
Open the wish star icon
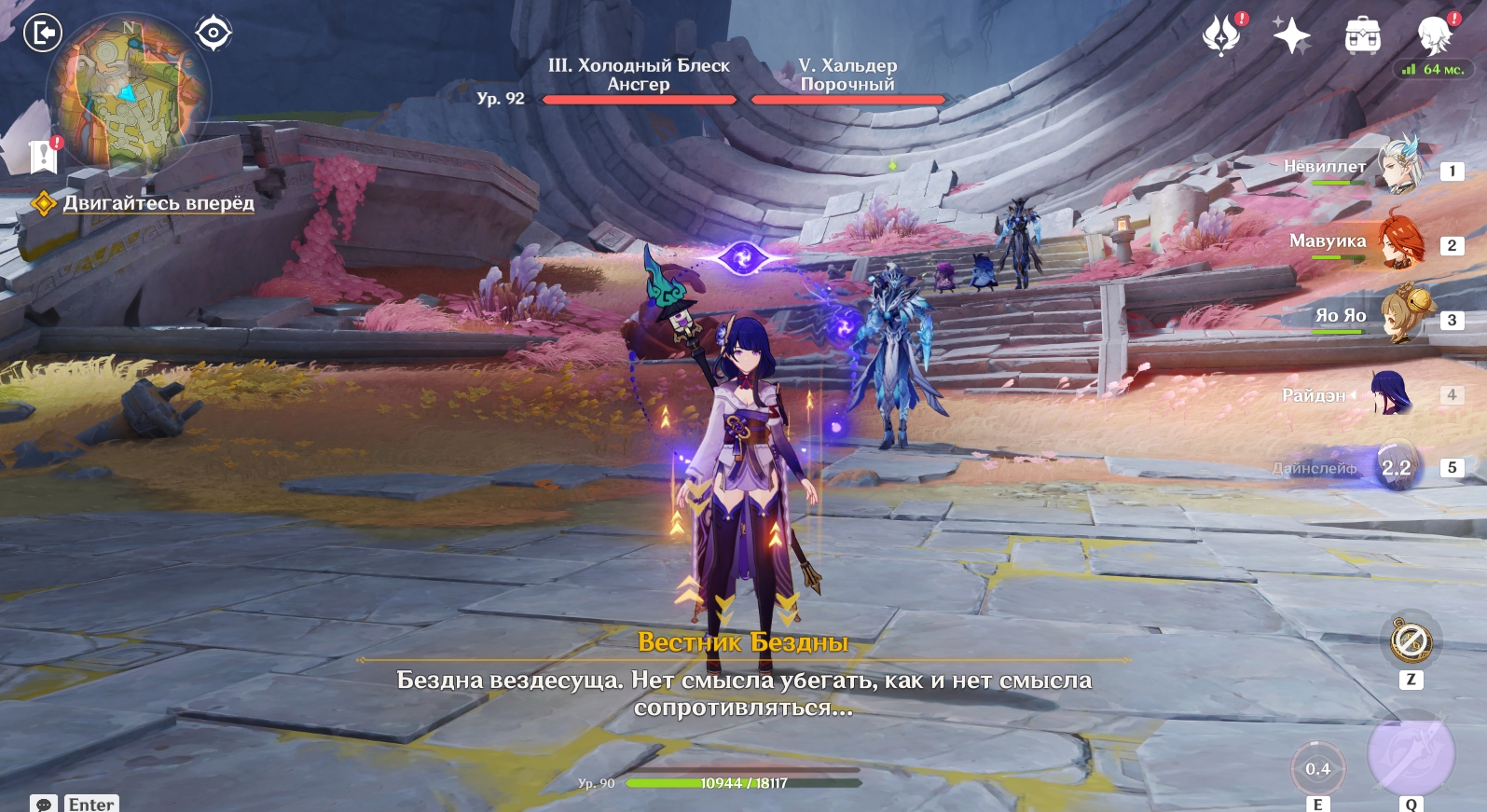pyautogui.click(x=1292, y=36)
